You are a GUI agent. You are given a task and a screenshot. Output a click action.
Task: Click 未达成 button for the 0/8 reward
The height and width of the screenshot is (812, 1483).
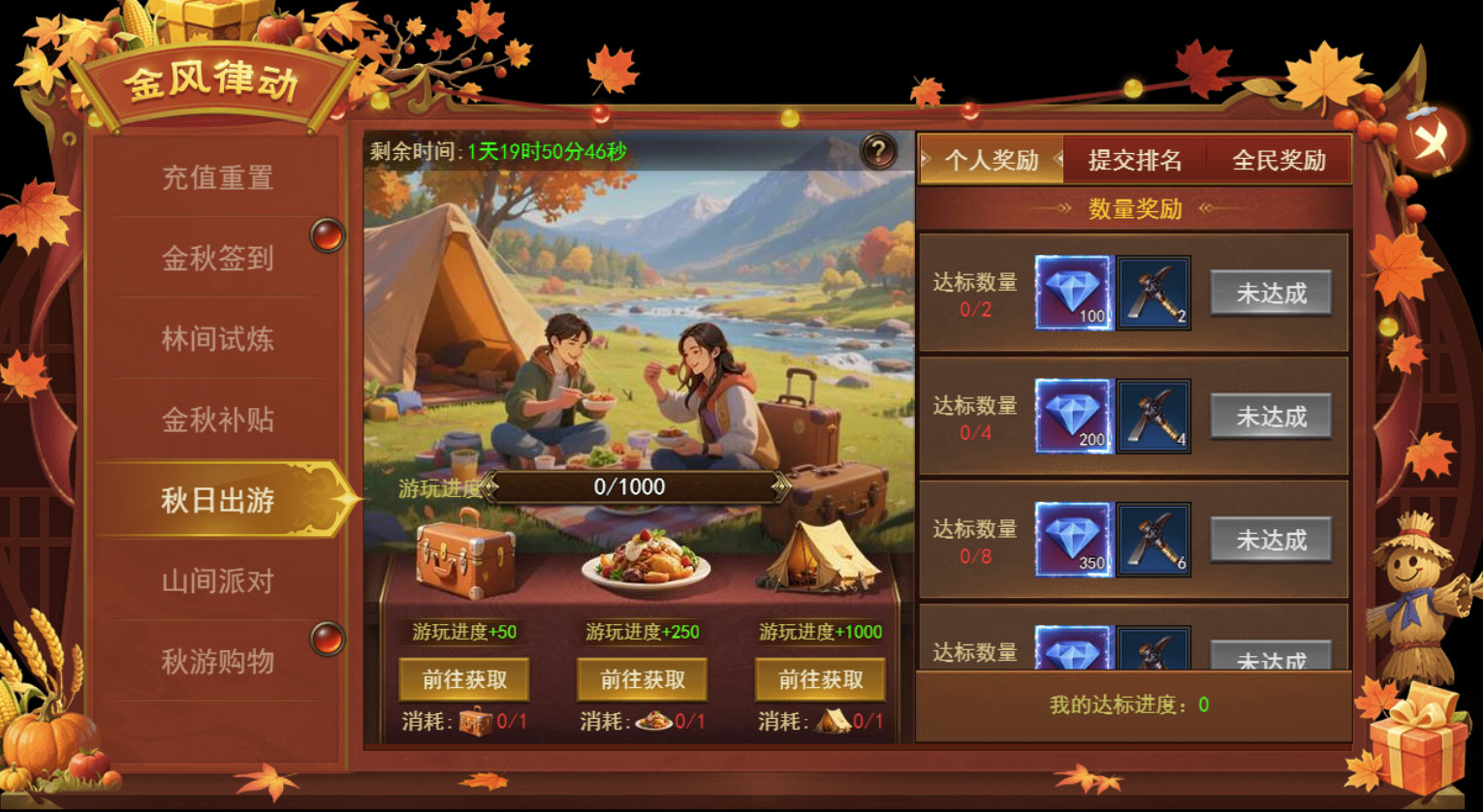click(1271, 540)
